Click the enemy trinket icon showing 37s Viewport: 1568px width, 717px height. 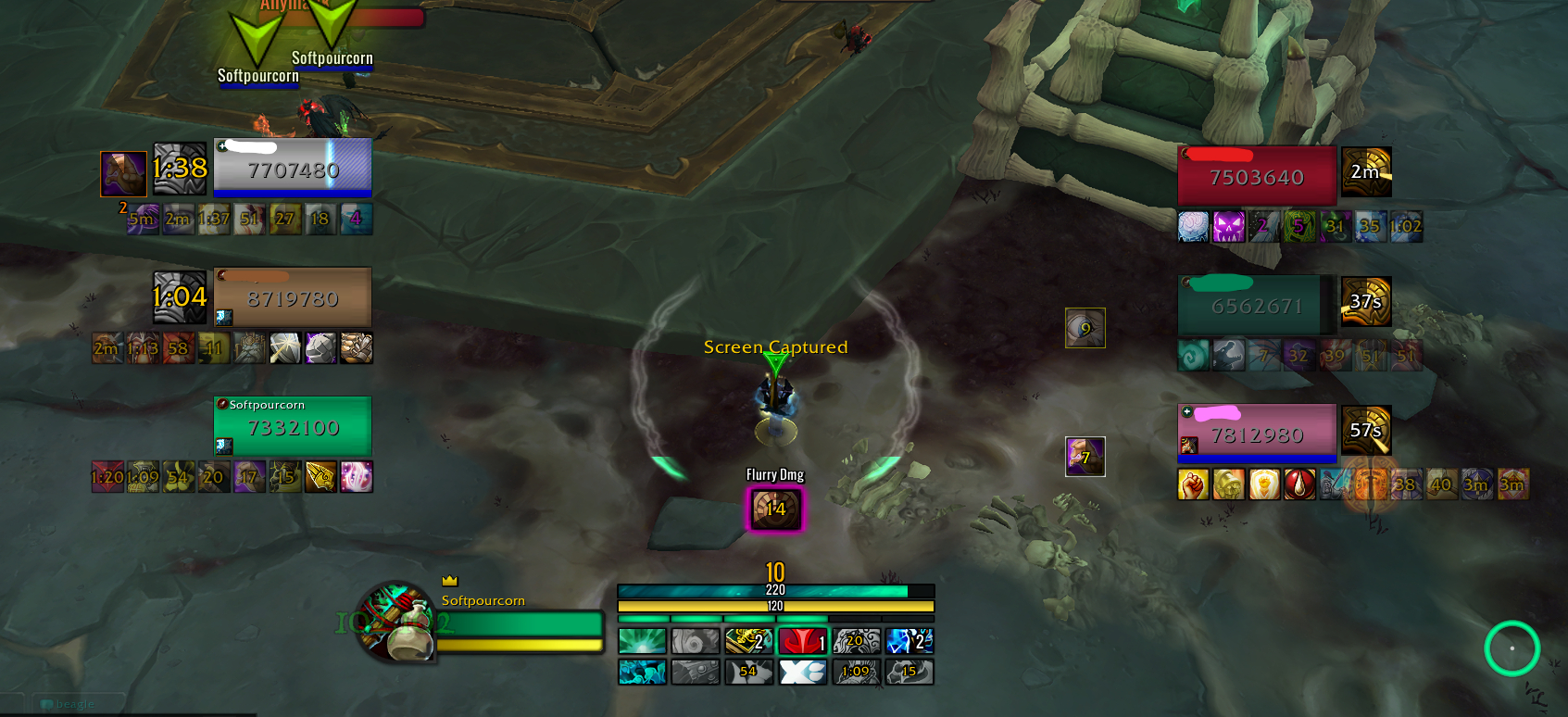[1366, 301]
